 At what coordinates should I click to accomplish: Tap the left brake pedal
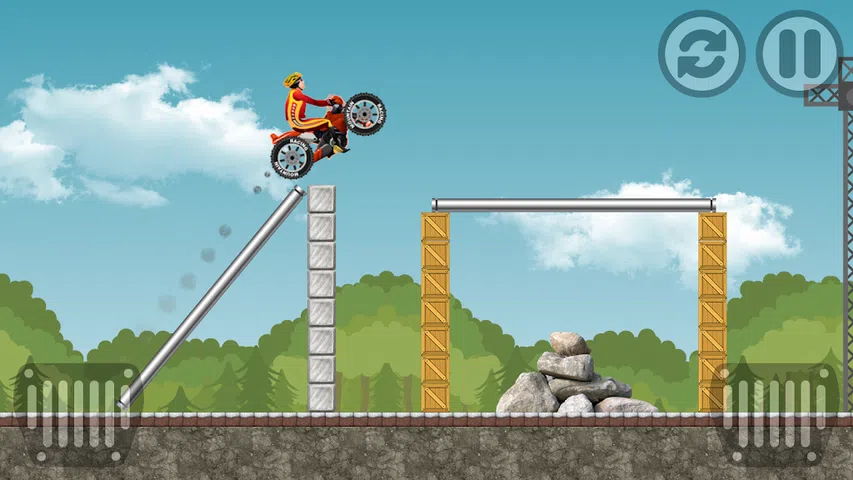pyautogui.click(x=75, y=412)
